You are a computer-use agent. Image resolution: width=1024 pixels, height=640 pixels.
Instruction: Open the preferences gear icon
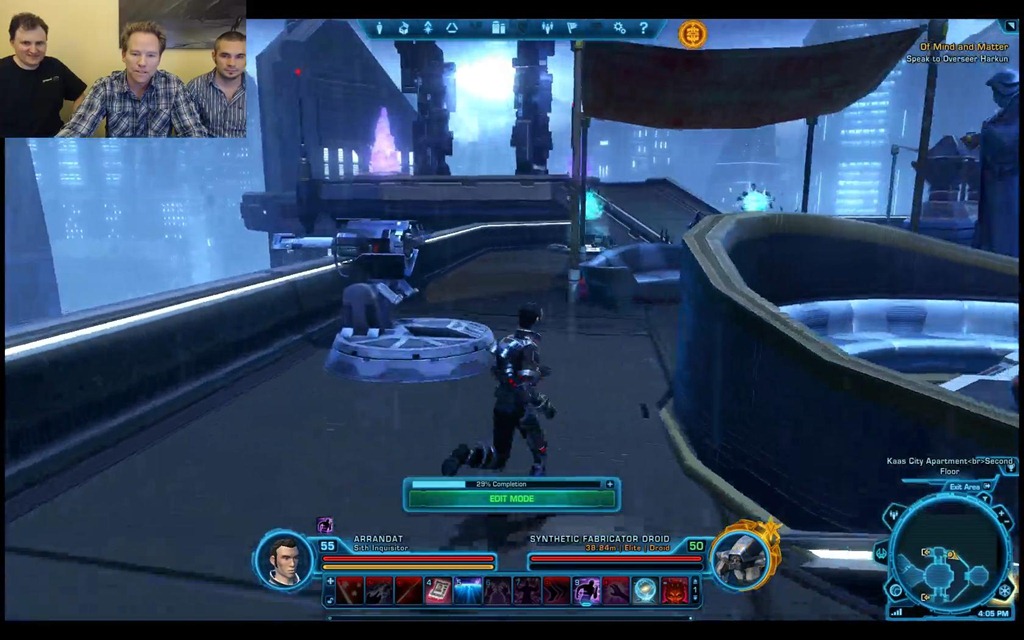[620, 28]
